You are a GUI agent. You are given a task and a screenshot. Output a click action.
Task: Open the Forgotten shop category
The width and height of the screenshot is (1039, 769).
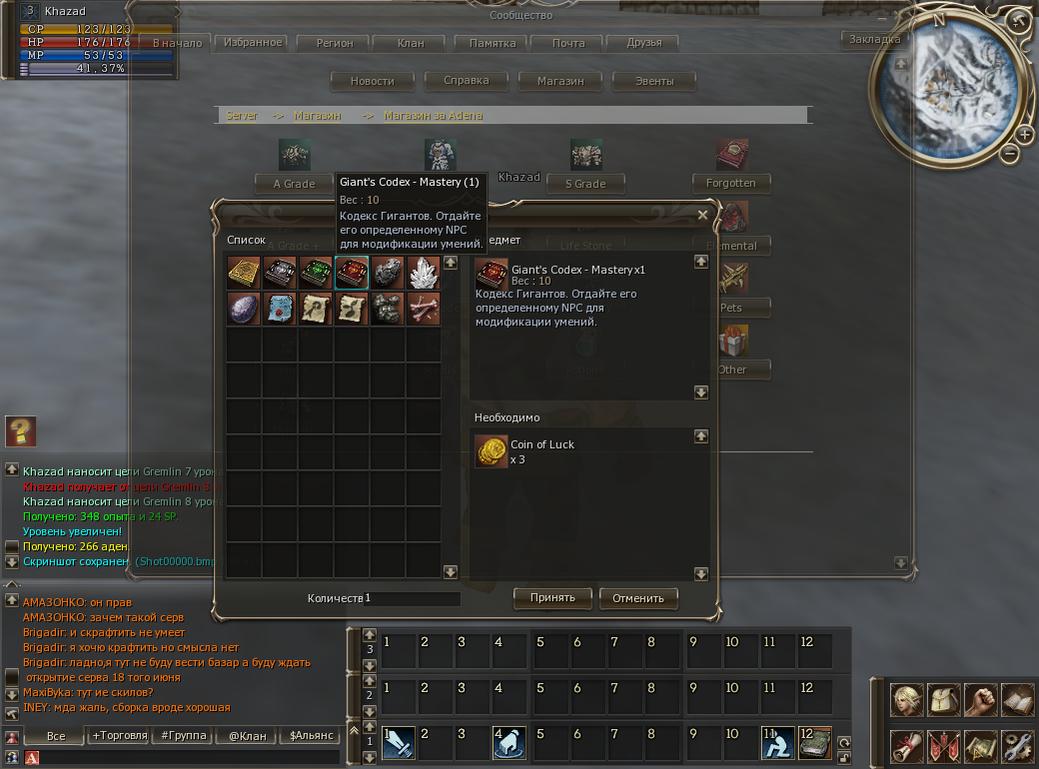(x=731, y=183)
